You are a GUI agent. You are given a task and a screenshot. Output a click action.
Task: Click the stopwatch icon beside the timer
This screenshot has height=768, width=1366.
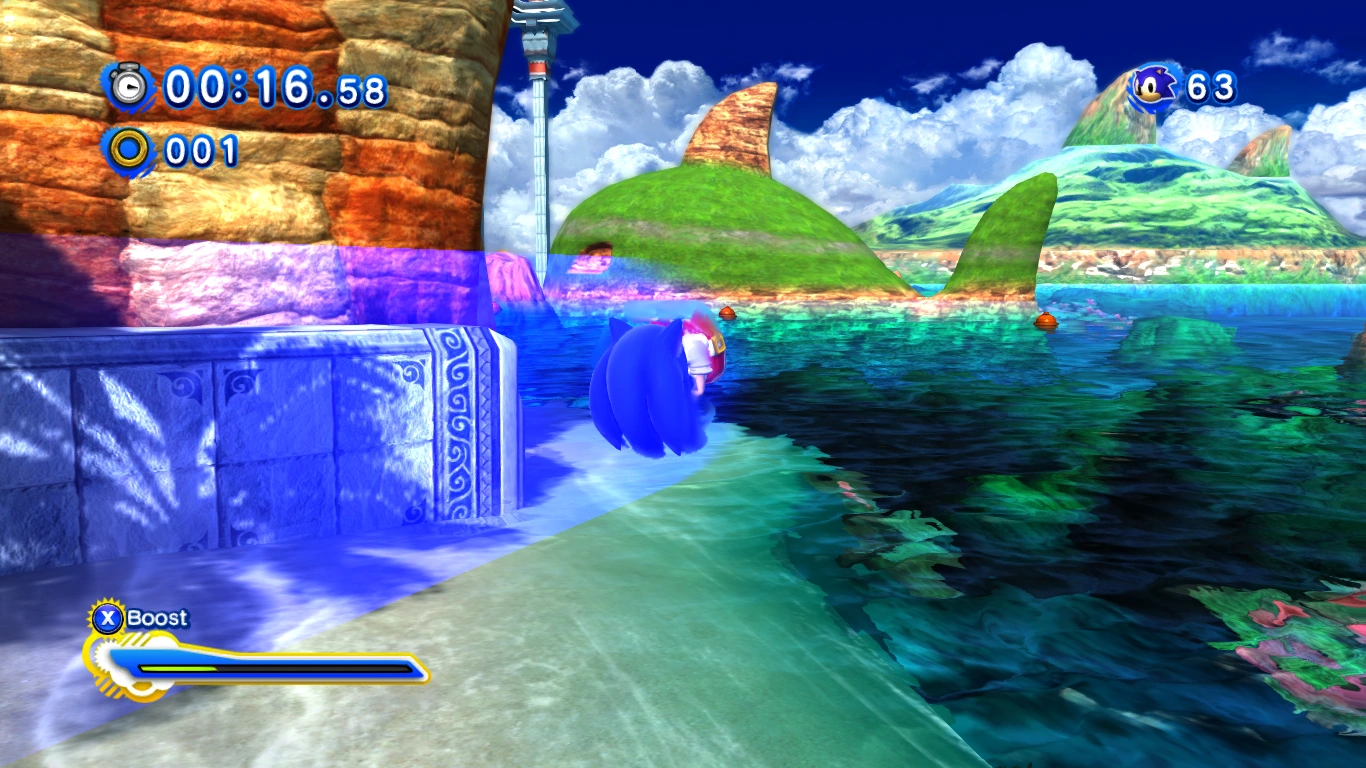pos(128,87)
